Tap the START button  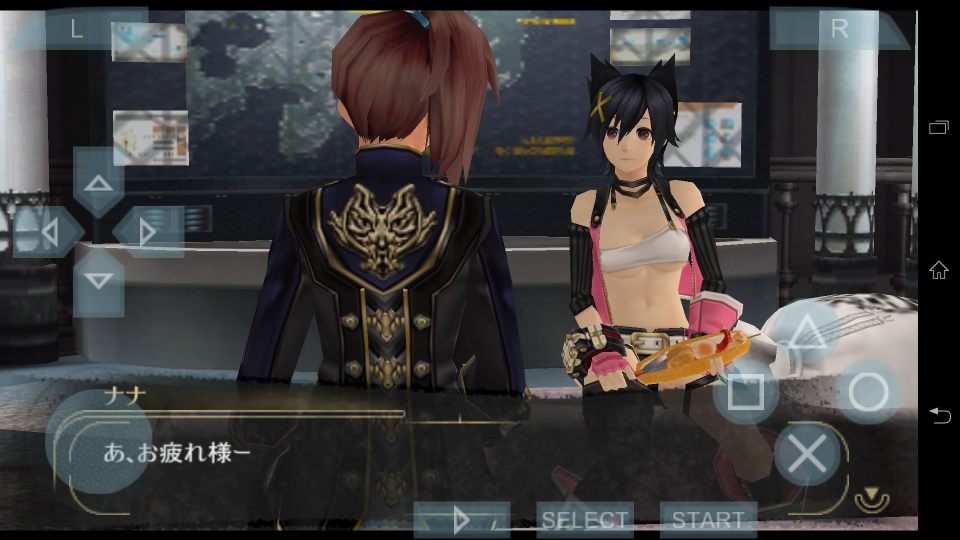coord(707,520)
